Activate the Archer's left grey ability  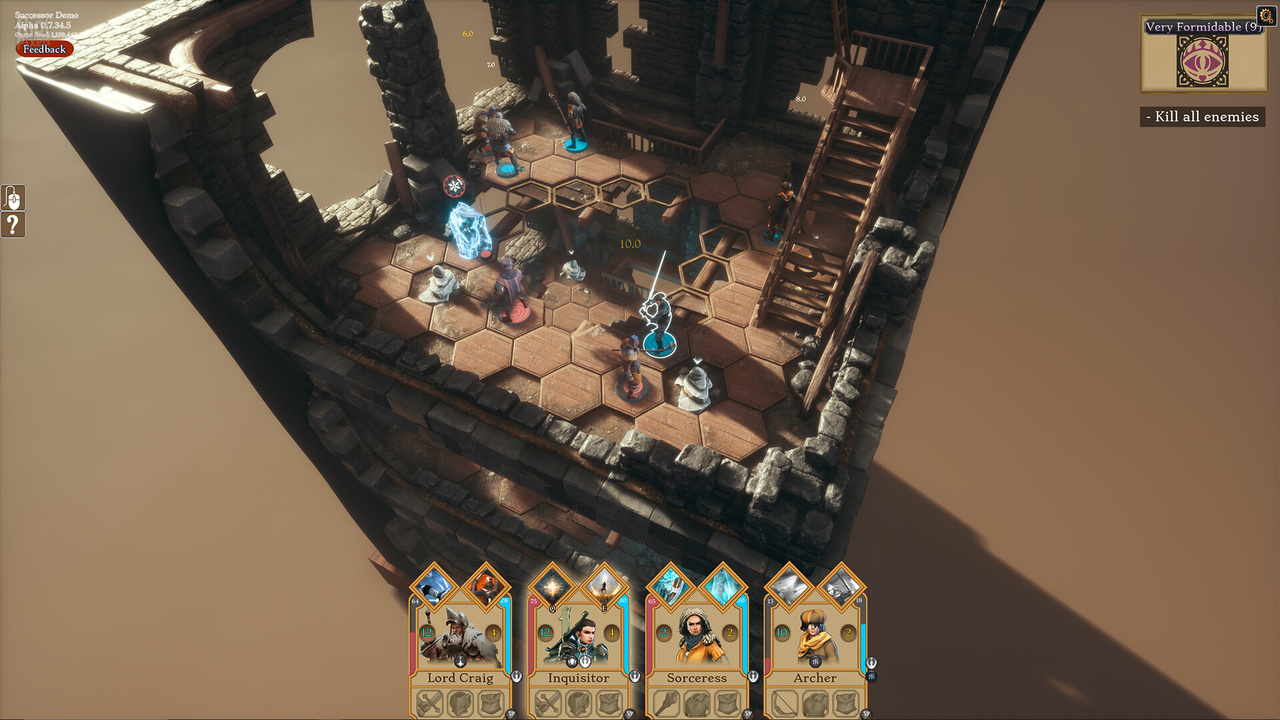click(x=788, y=587)
